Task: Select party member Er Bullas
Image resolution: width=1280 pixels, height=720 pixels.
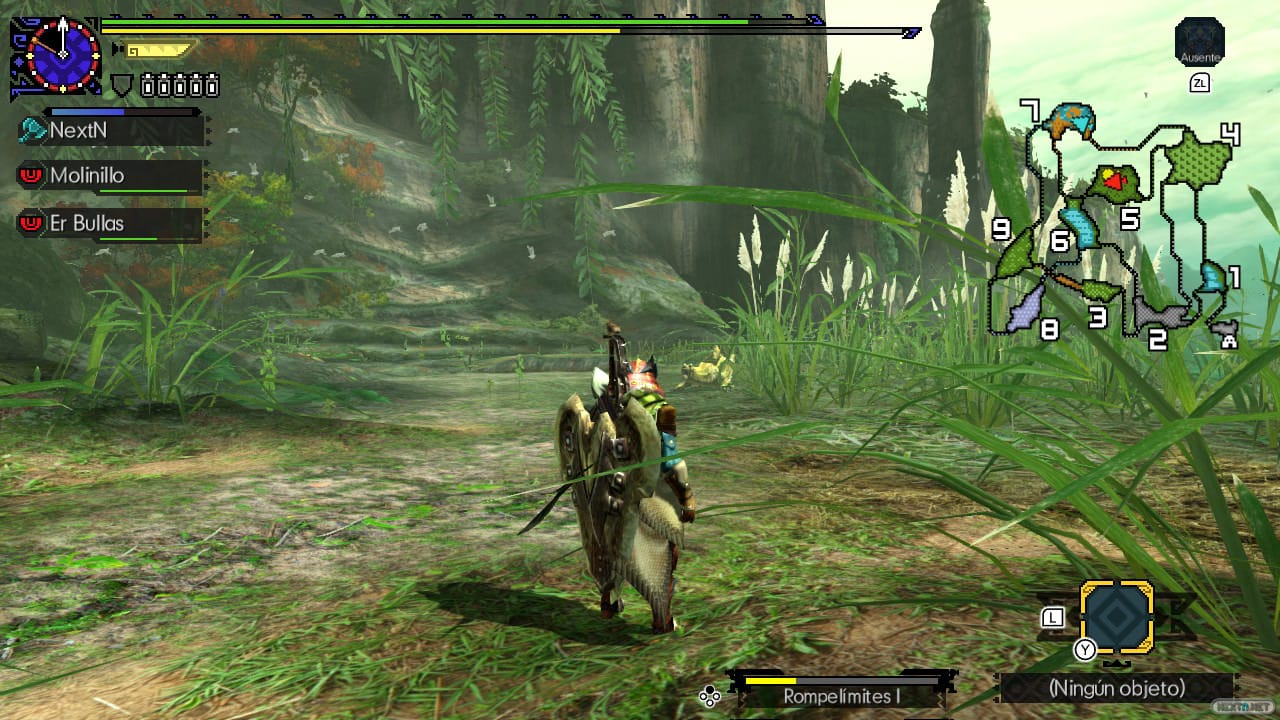Action: coord(110,223)
